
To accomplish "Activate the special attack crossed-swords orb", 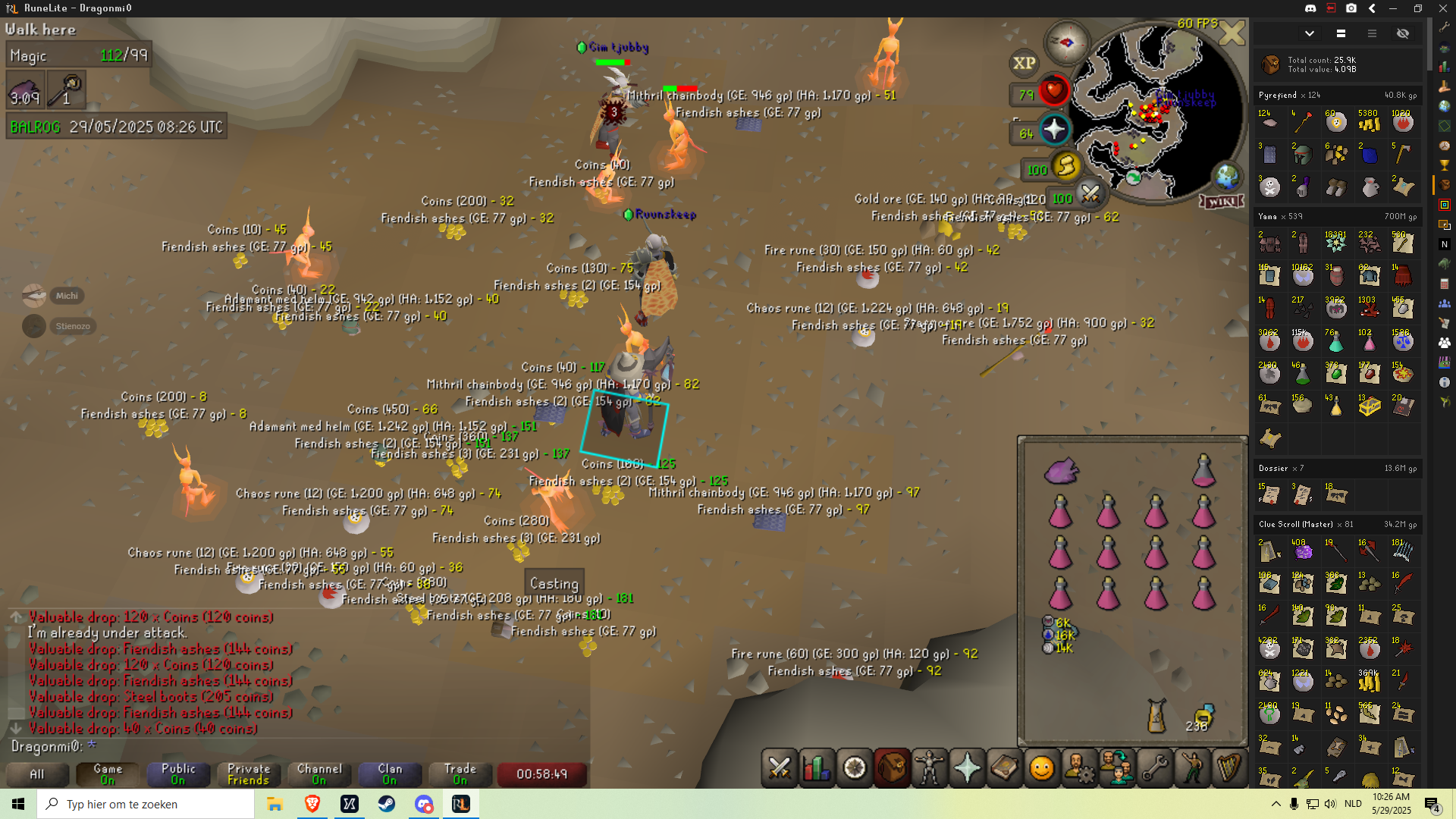I will tap(1090, 195).
